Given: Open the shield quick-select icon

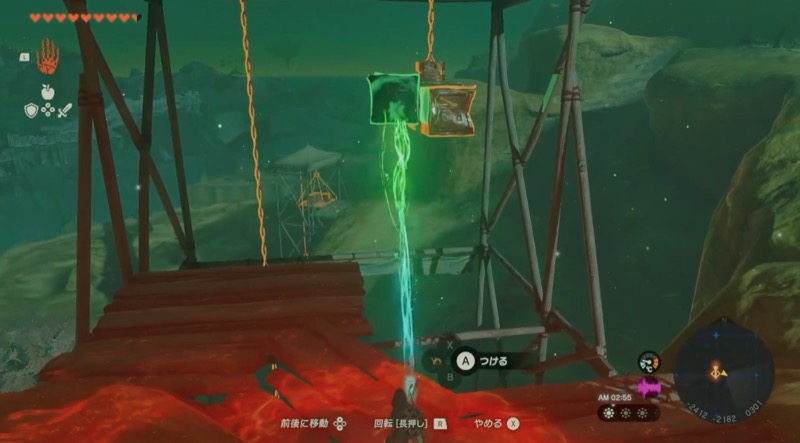Looking at the screenshot, I should coord(31,111).
